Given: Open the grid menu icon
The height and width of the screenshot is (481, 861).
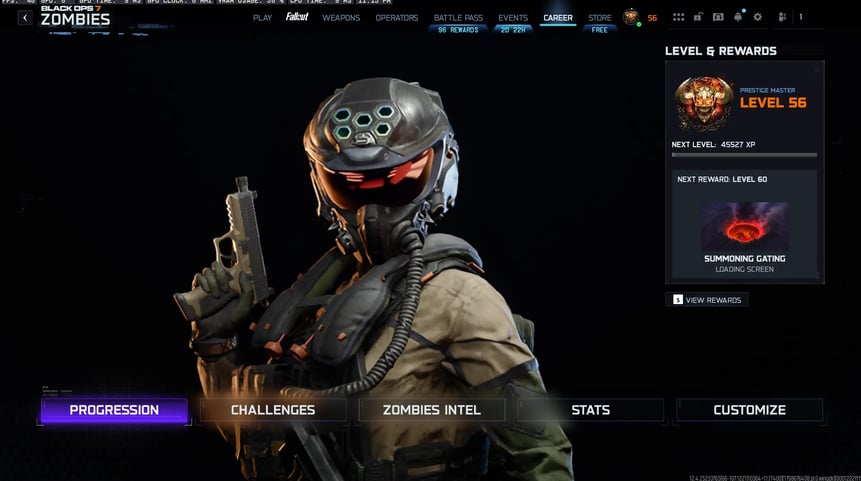Looking at the screenshot, I should click(x=679, y=18).
